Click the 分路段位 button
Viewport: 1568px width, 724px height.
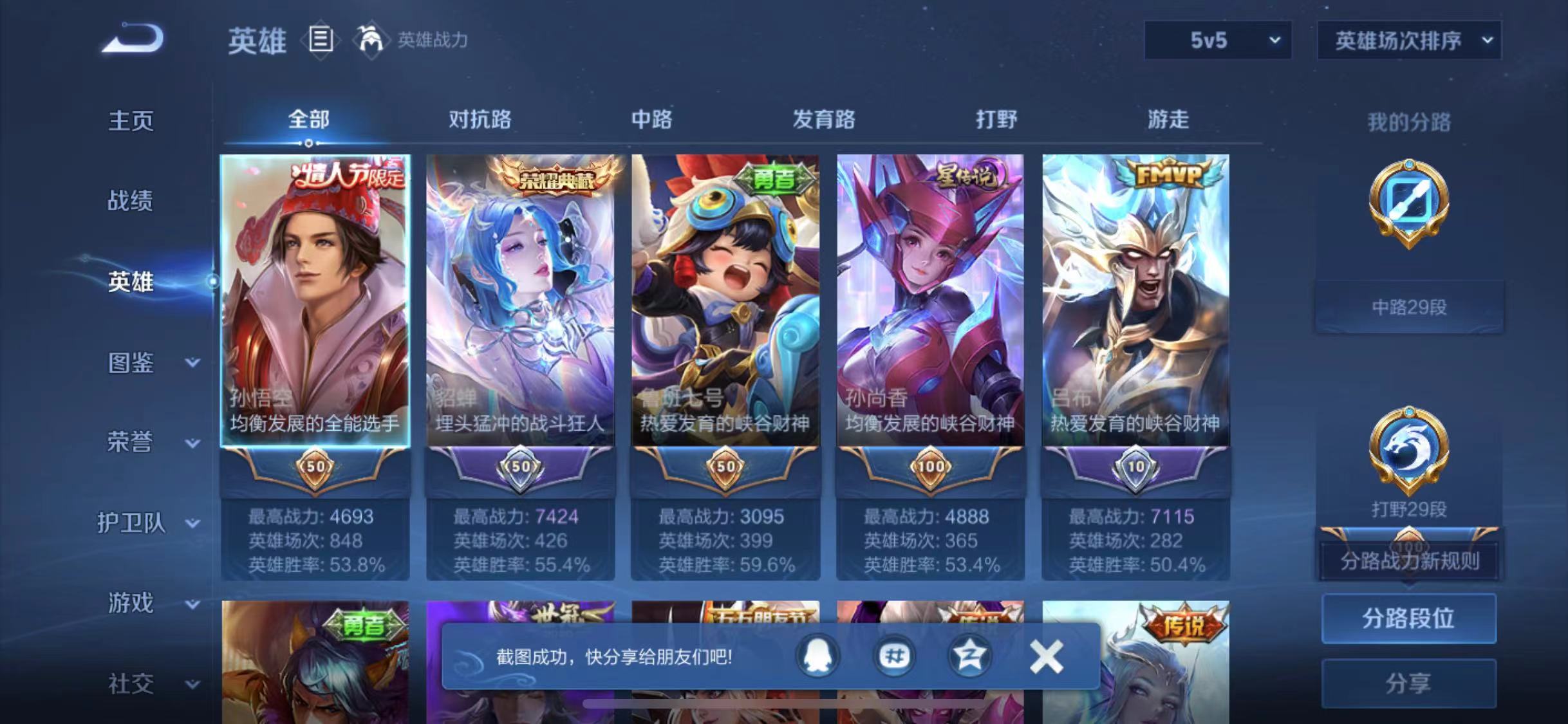1408,618
